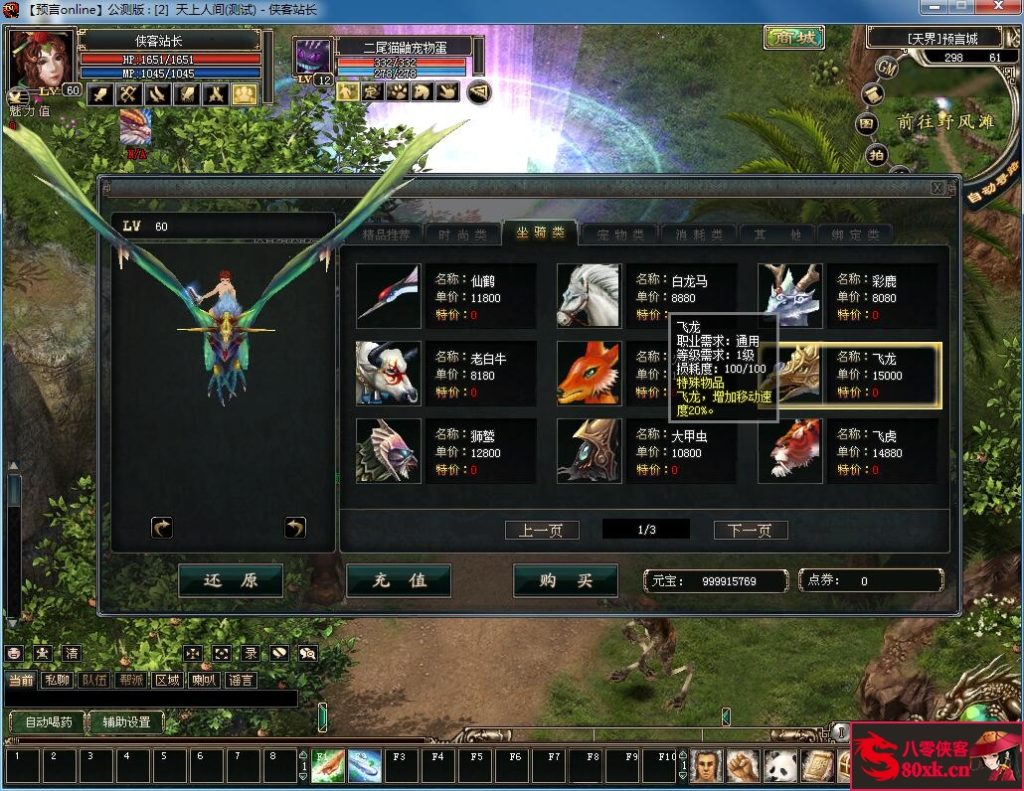
Task: Open the 商城 mall button
Action: pos(793,38)
